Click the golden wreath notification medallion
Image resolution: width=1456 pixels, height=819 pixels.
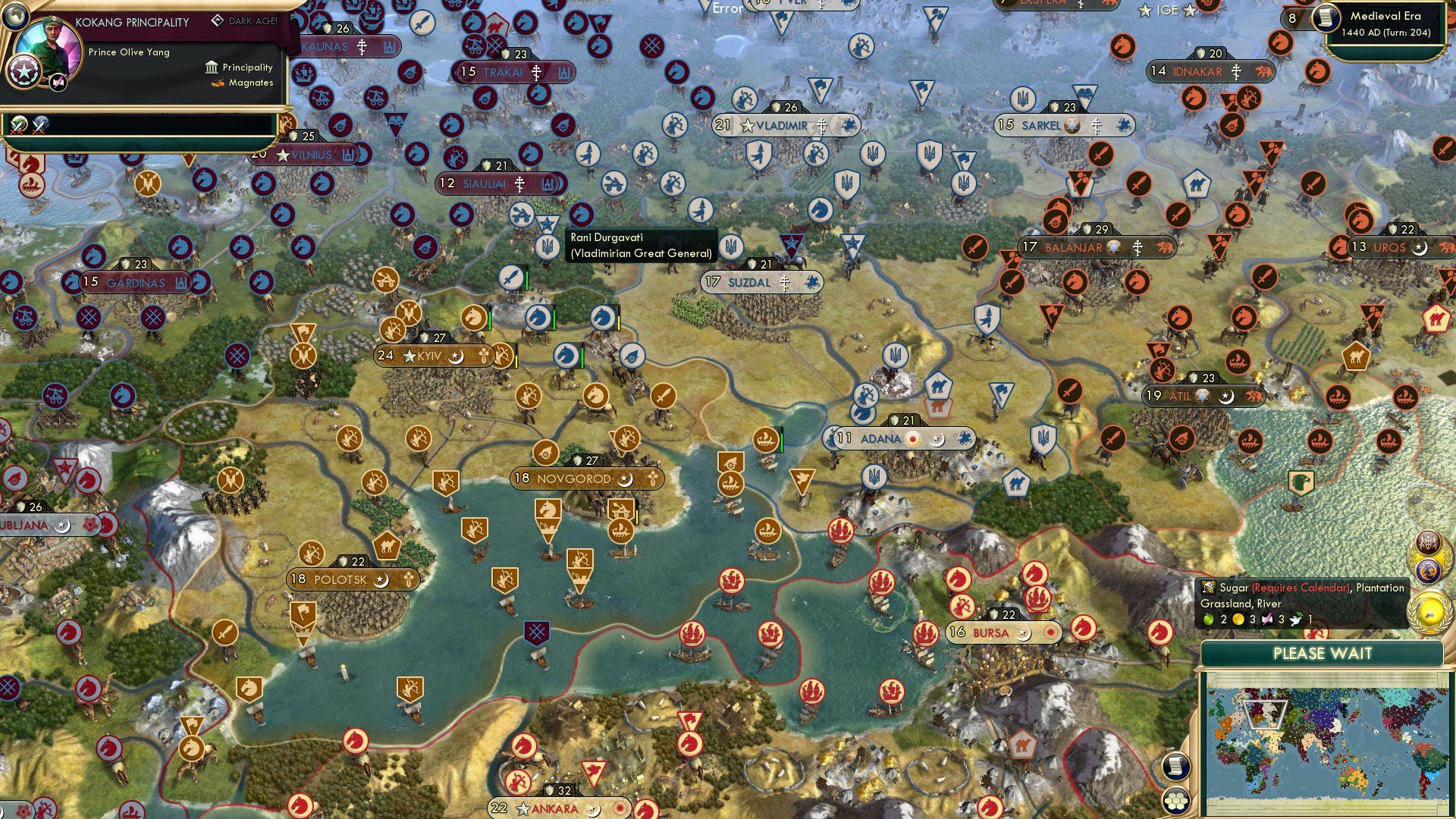pyautogui.click(x=1429, y=610)
